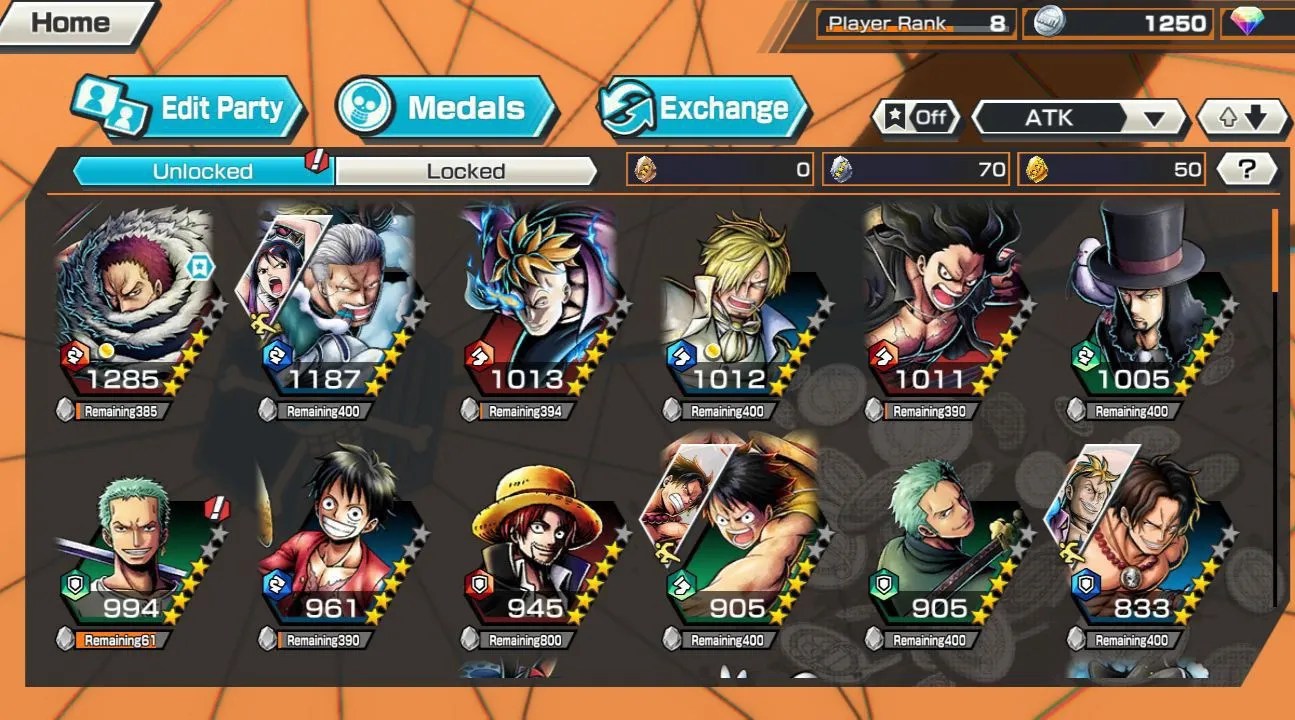This screenshot has width=1295, height=720.
Task: Switch to the Locked characters tab
Action: coord(465,171)
